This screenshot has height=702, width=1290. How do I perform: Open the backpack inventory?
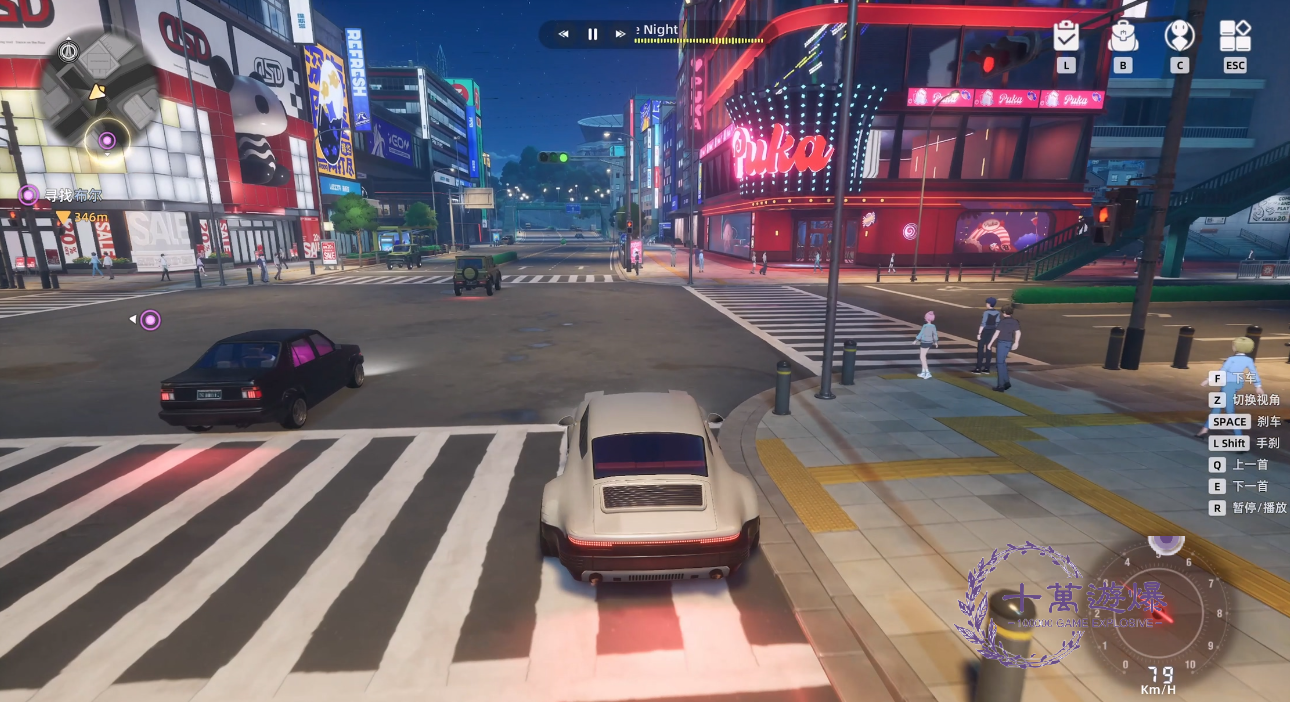(1123, 37)
